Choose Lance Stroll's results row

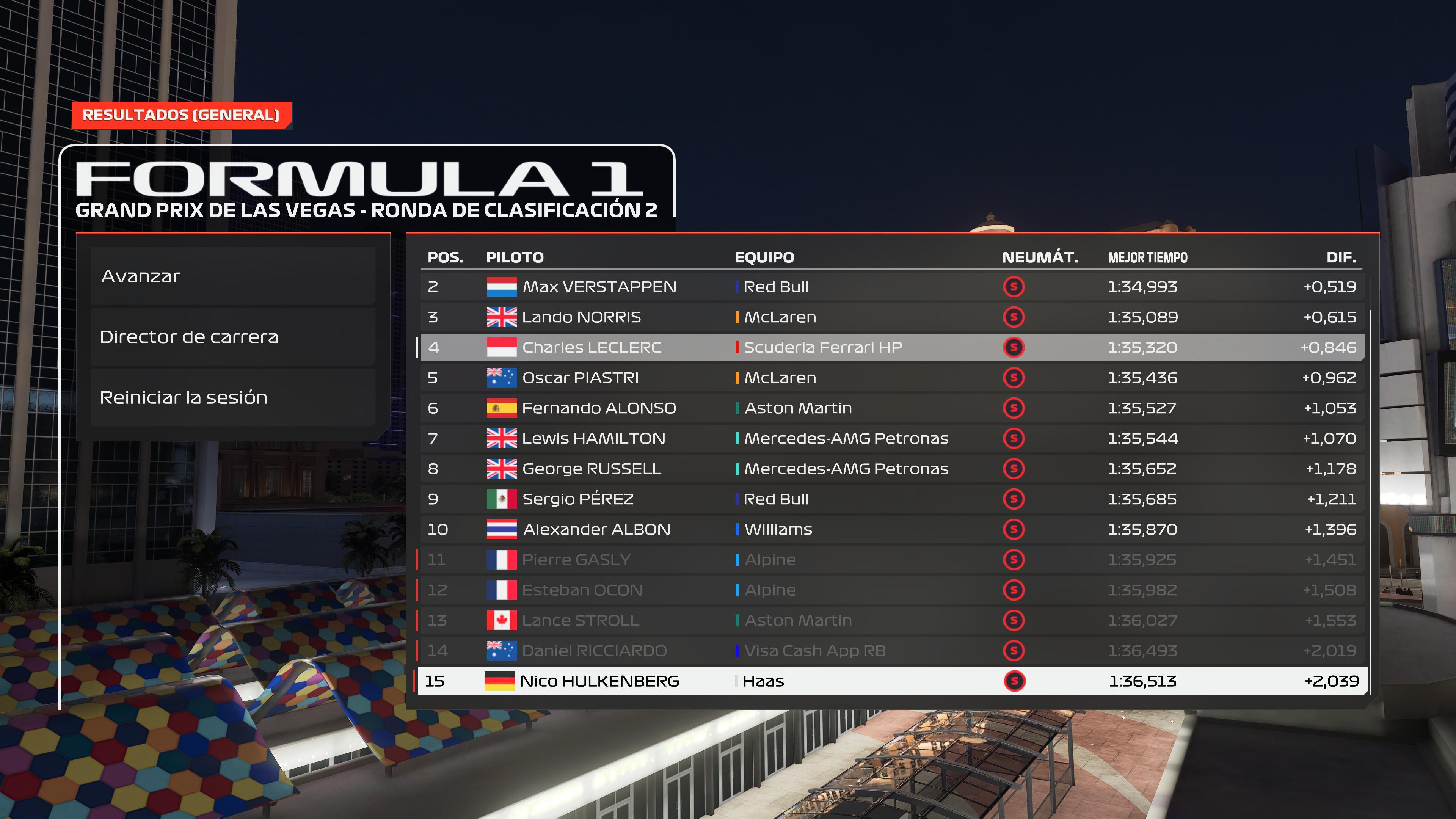tap(892, 620)
